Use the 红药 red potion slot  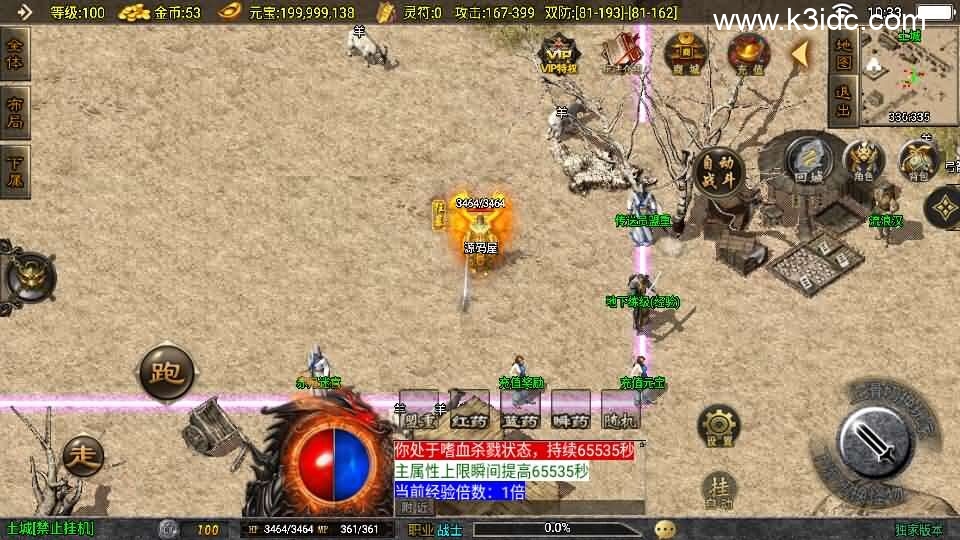(469, 410)
